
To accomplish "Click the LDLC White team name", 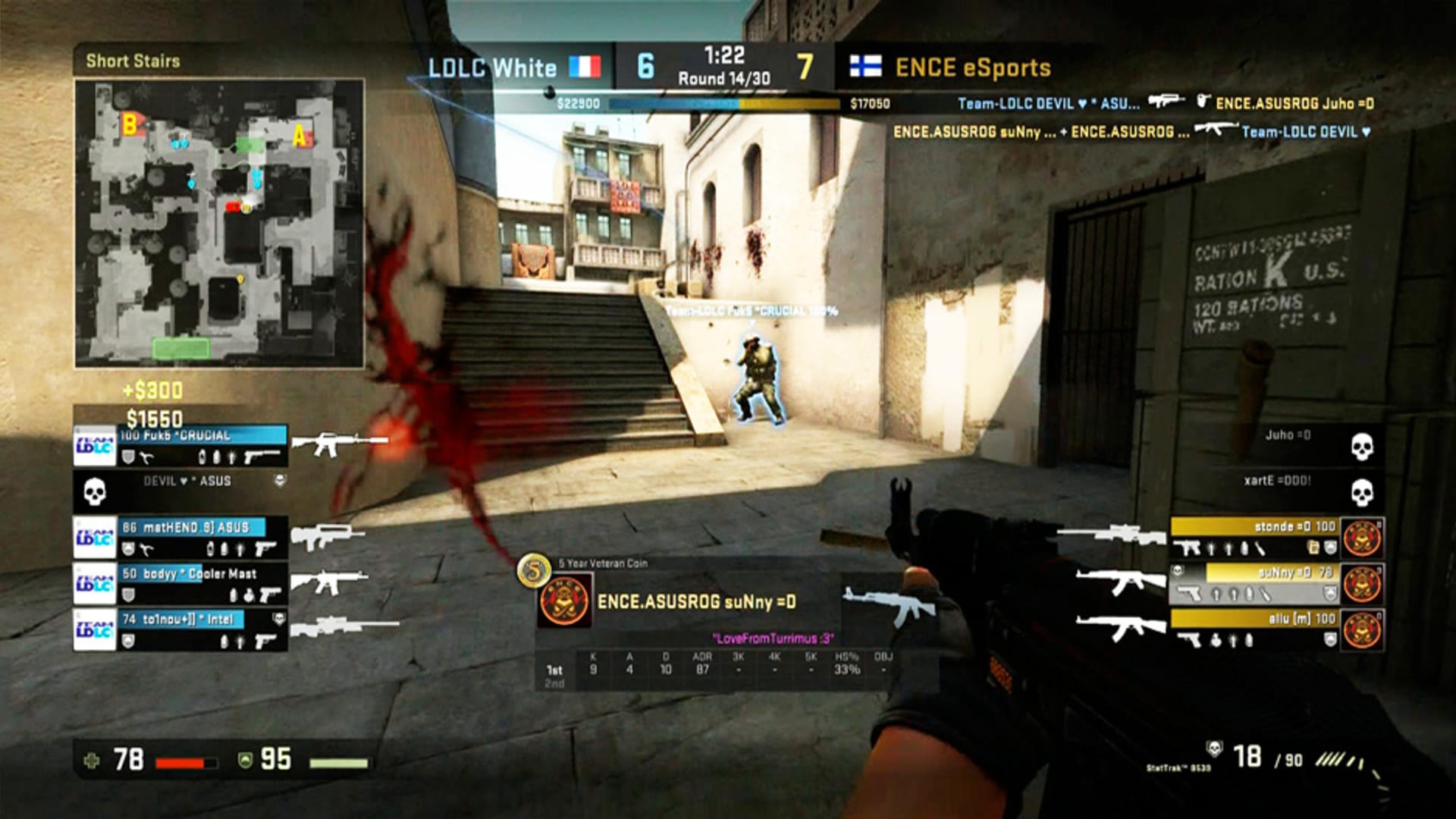I will (x=492, y=67).
